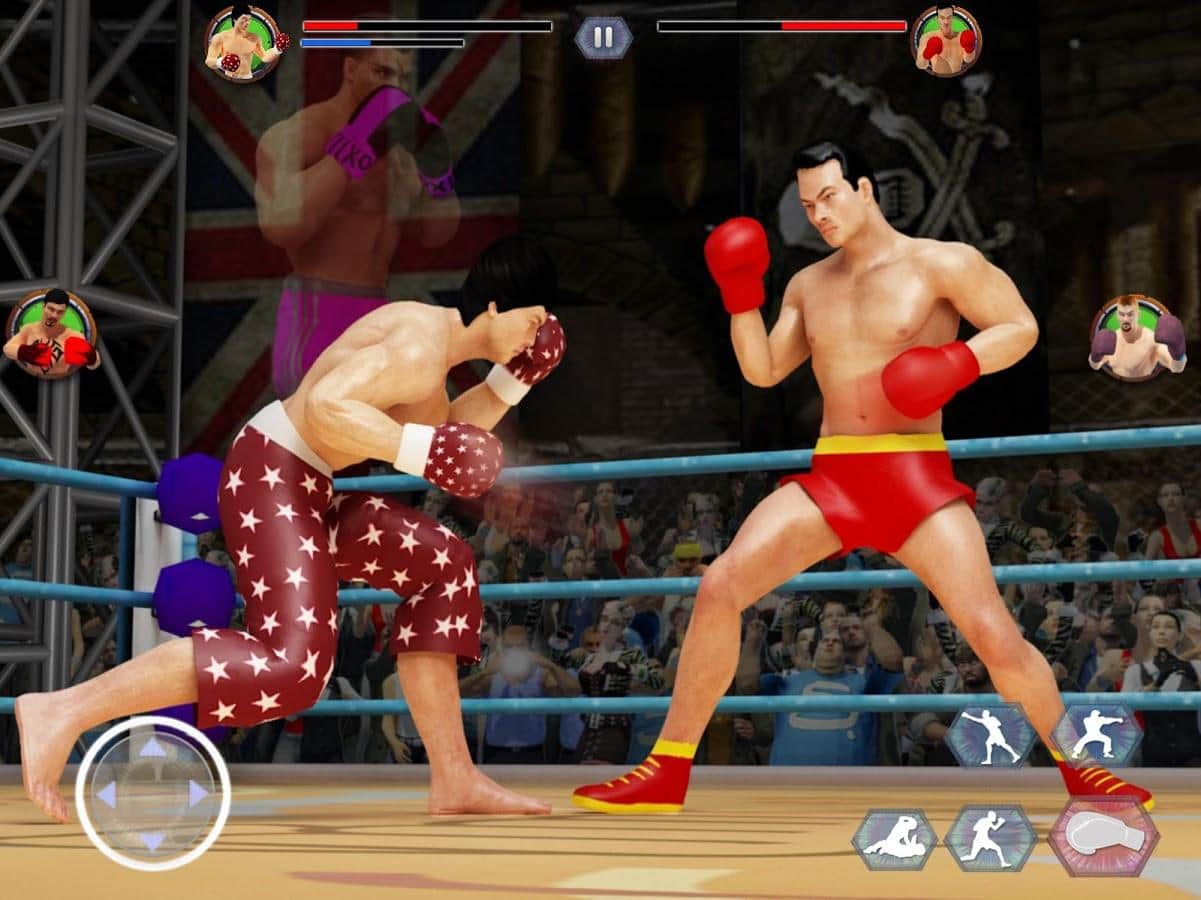
Task: Activate the ground-pound takedown move icon
Action: click(x=894, y=838)
